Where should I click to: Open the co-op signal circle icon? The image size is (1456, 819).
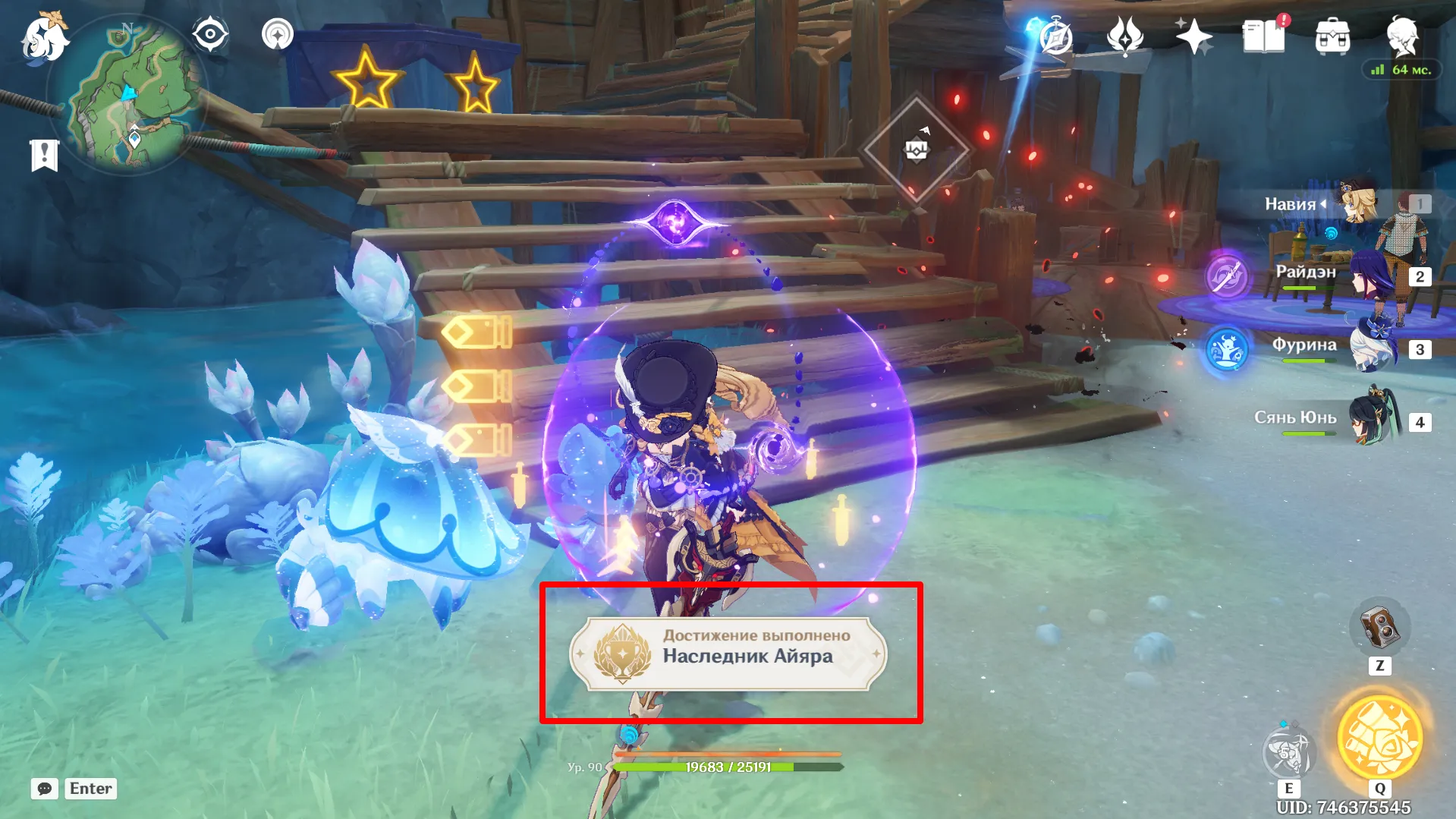(x=278, y=35)
